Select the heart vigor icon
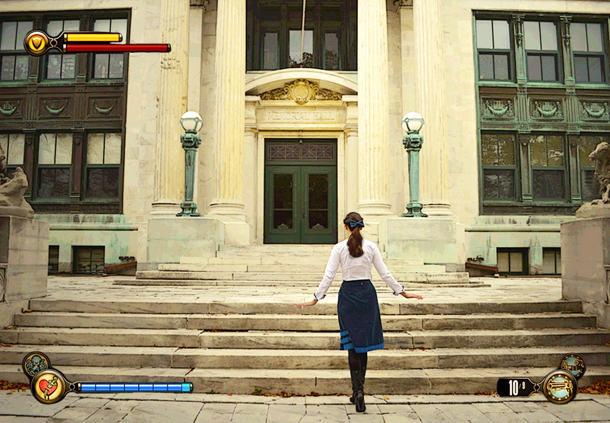610x423 pixels. click(x=48, y=386)
